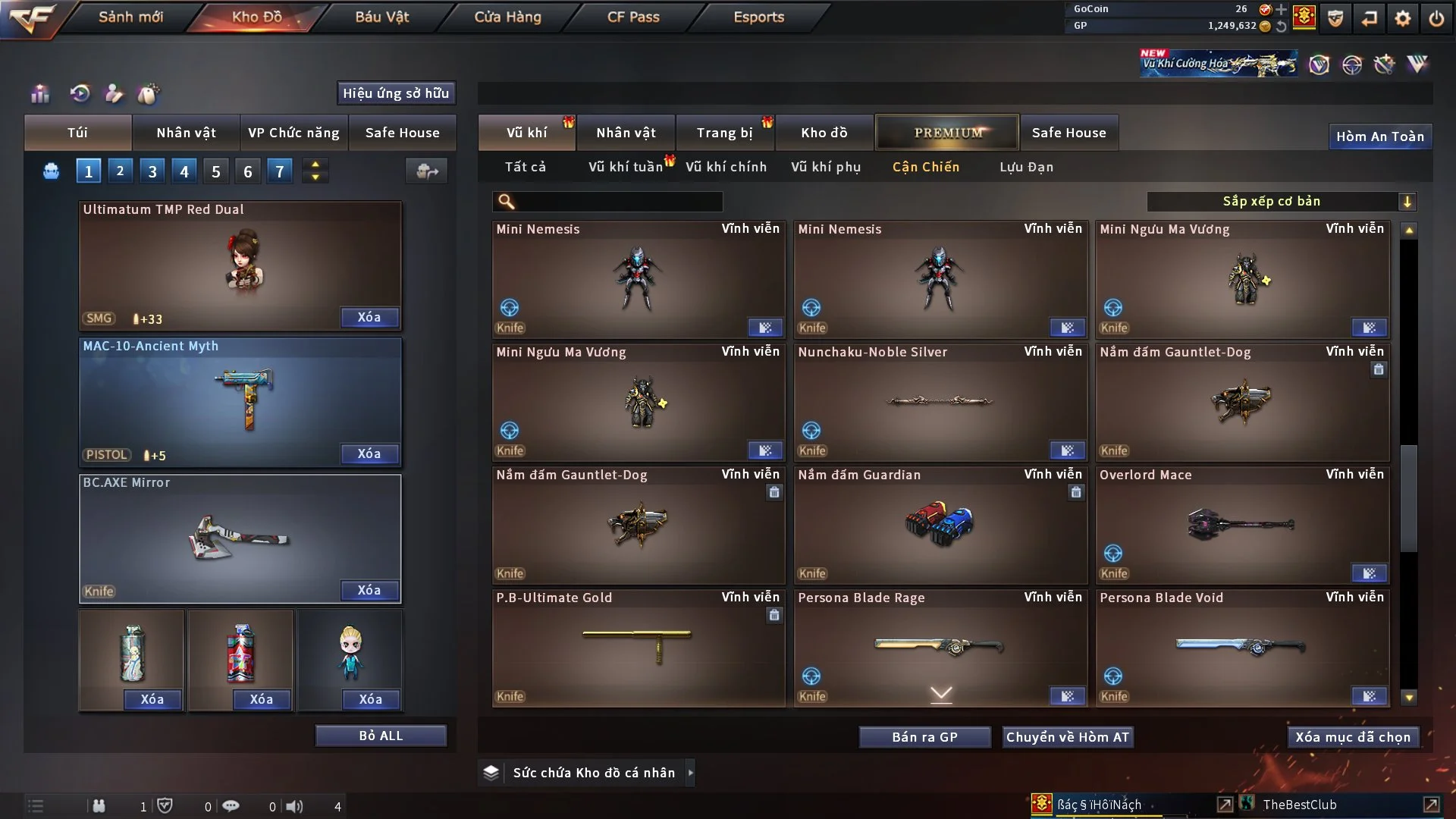Expand the chevron under Persona Blade Rage
The height and width of the screenshot is (819, 1456).
(941, 694)
